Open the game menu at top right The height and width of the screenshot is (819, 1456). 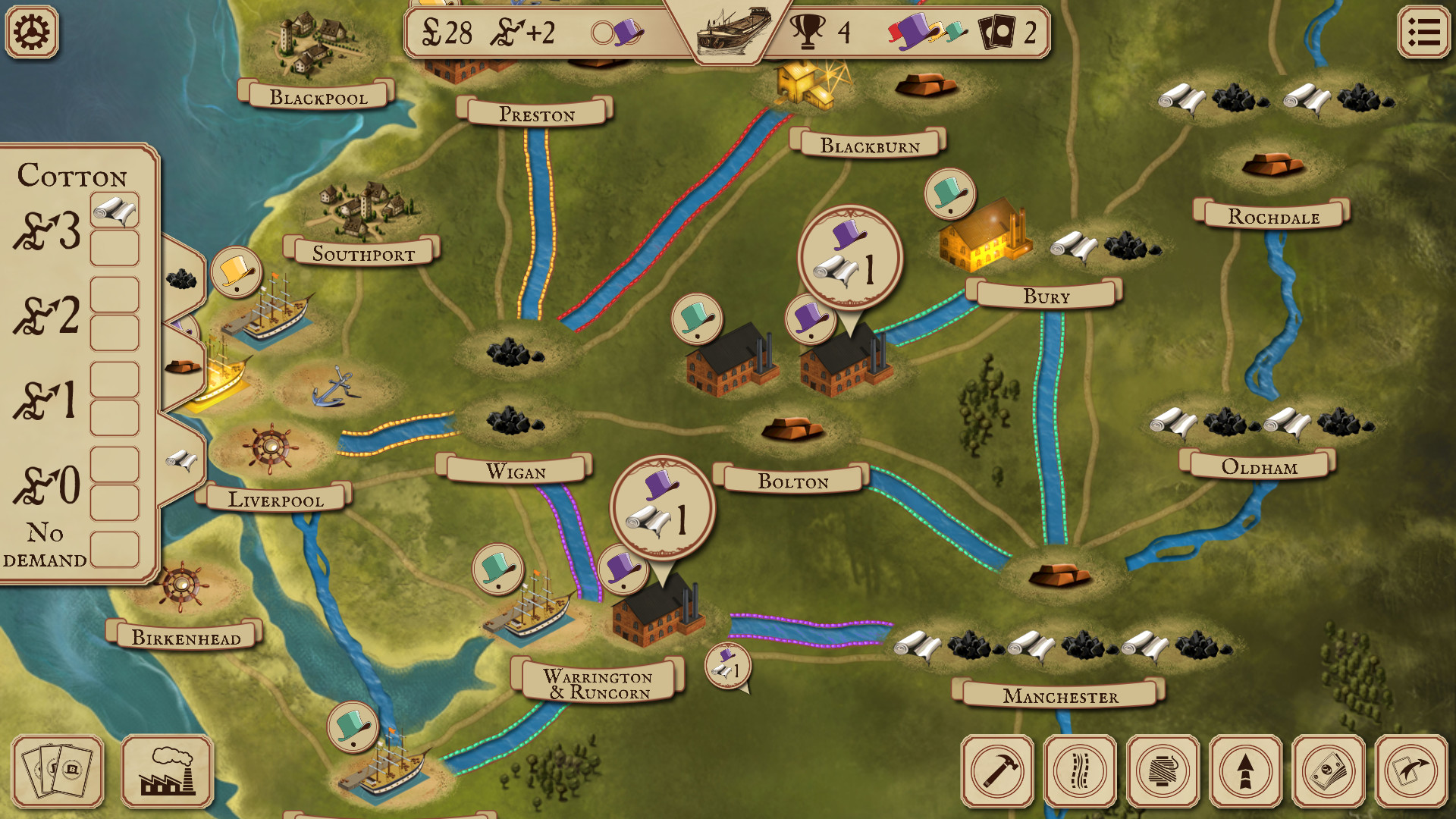[1424, 32]
